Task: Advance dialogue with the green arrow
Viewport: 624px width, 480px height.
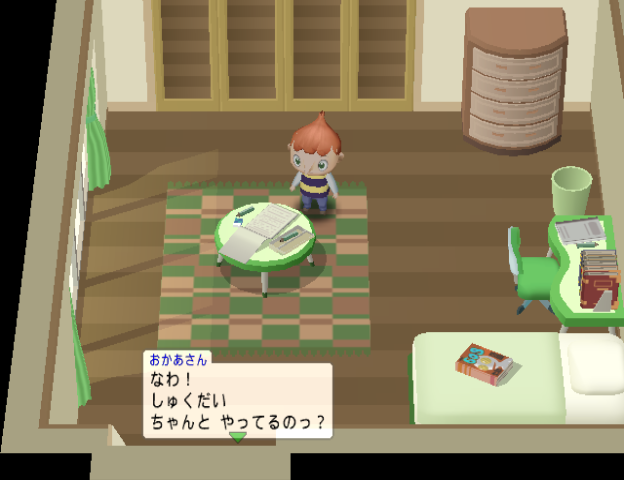Action: pyautogui.click(x=237, y=437)
